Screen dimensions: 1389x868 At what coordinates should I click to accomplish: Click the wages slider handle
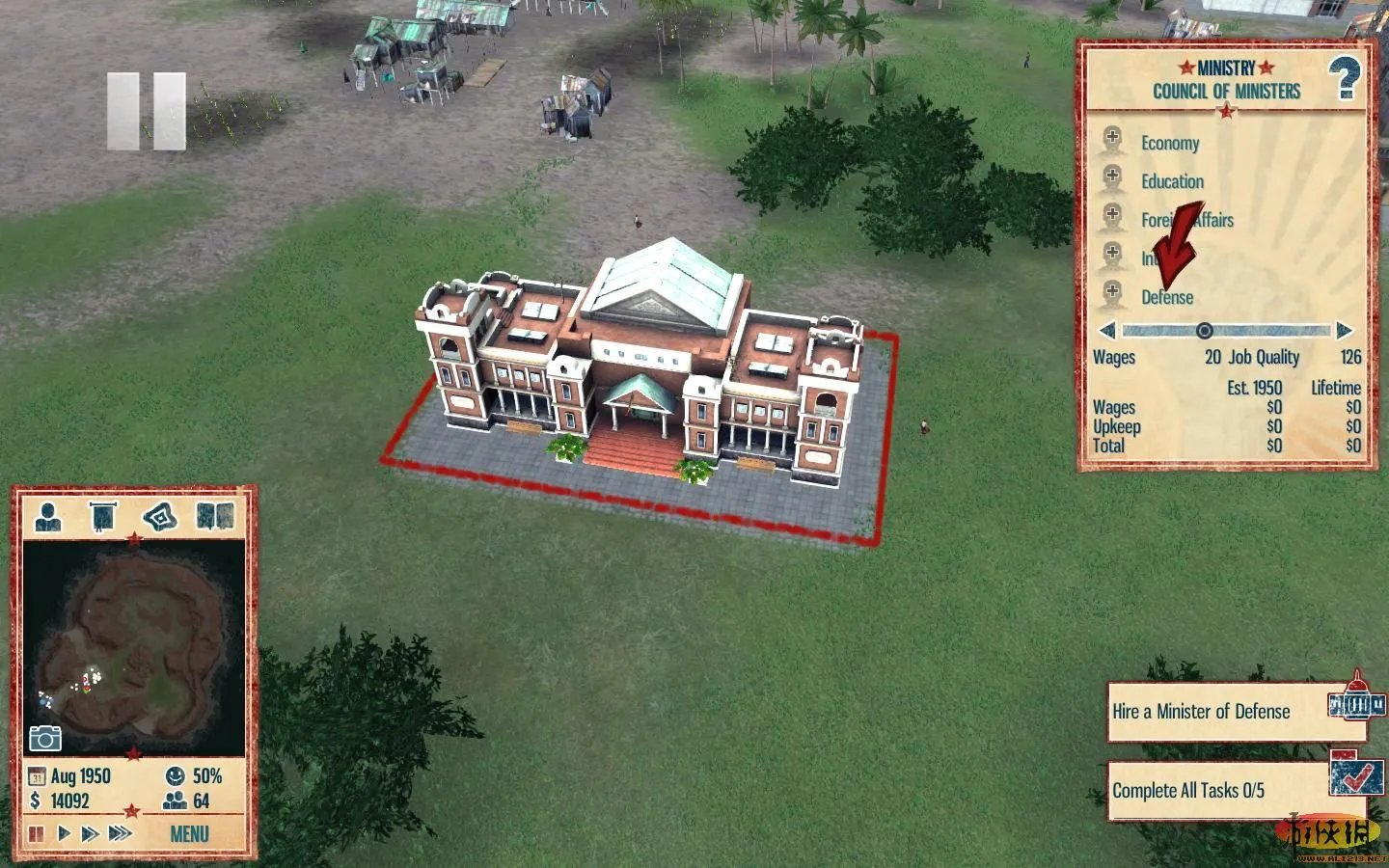click(1204, 331)
